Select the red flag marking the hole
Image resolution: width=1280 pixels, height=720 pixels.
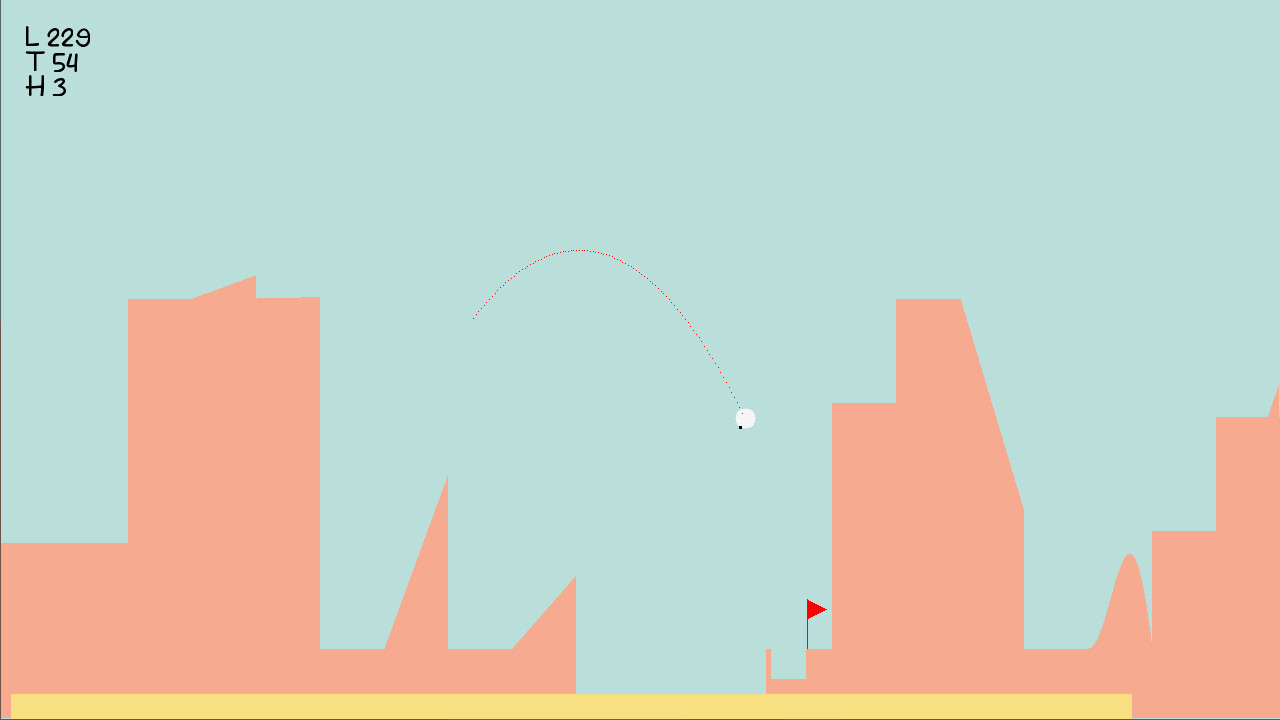click(x=815, y=608)
